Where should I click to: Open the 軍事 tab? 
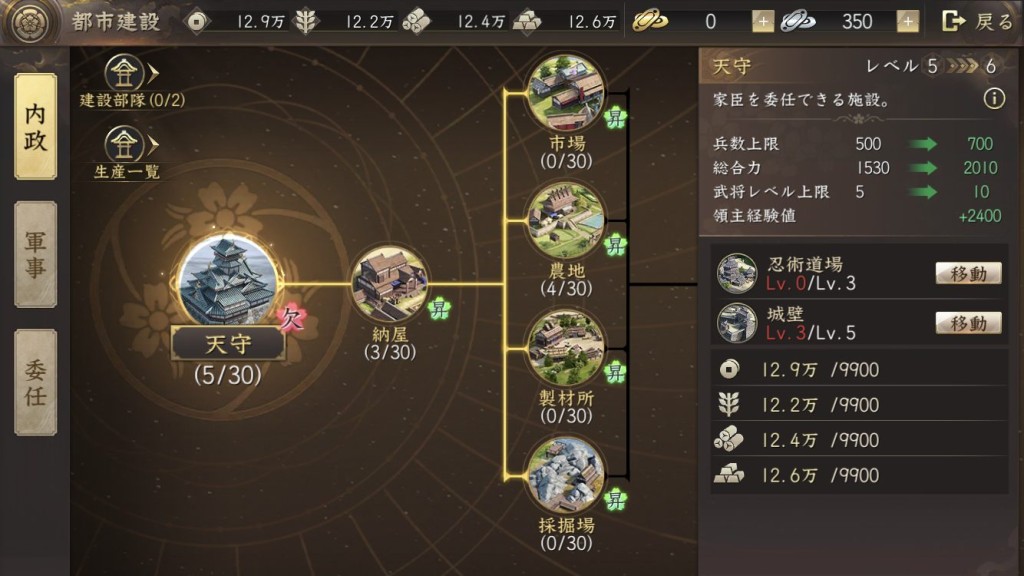point(35,254)
